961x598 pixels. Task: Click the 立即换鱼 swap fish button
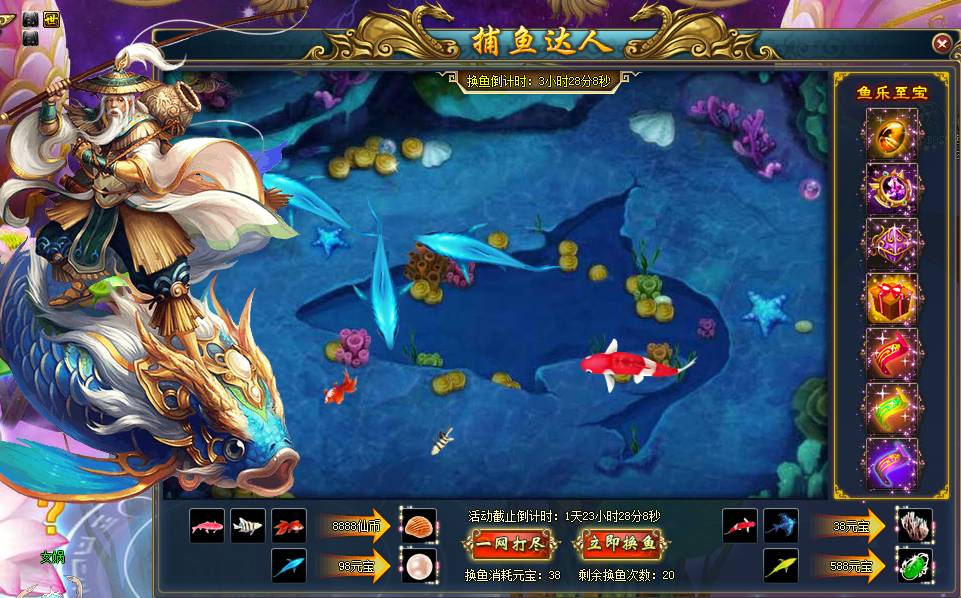tap(620, 545)
